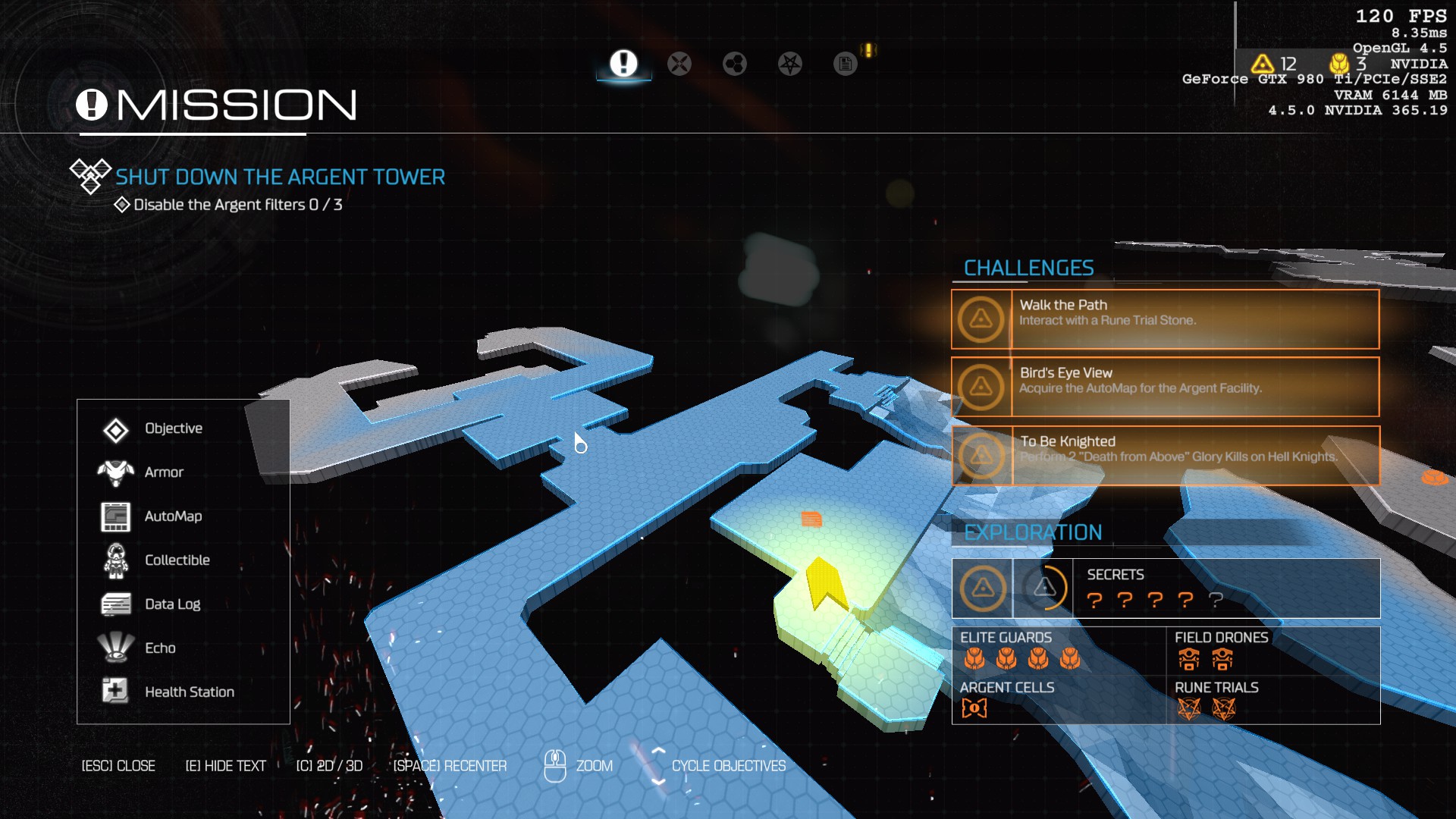Screen dimensions: 1456x819
Task: Select the Shut Down the Argent Tower objective
Action: click(280, 177)
